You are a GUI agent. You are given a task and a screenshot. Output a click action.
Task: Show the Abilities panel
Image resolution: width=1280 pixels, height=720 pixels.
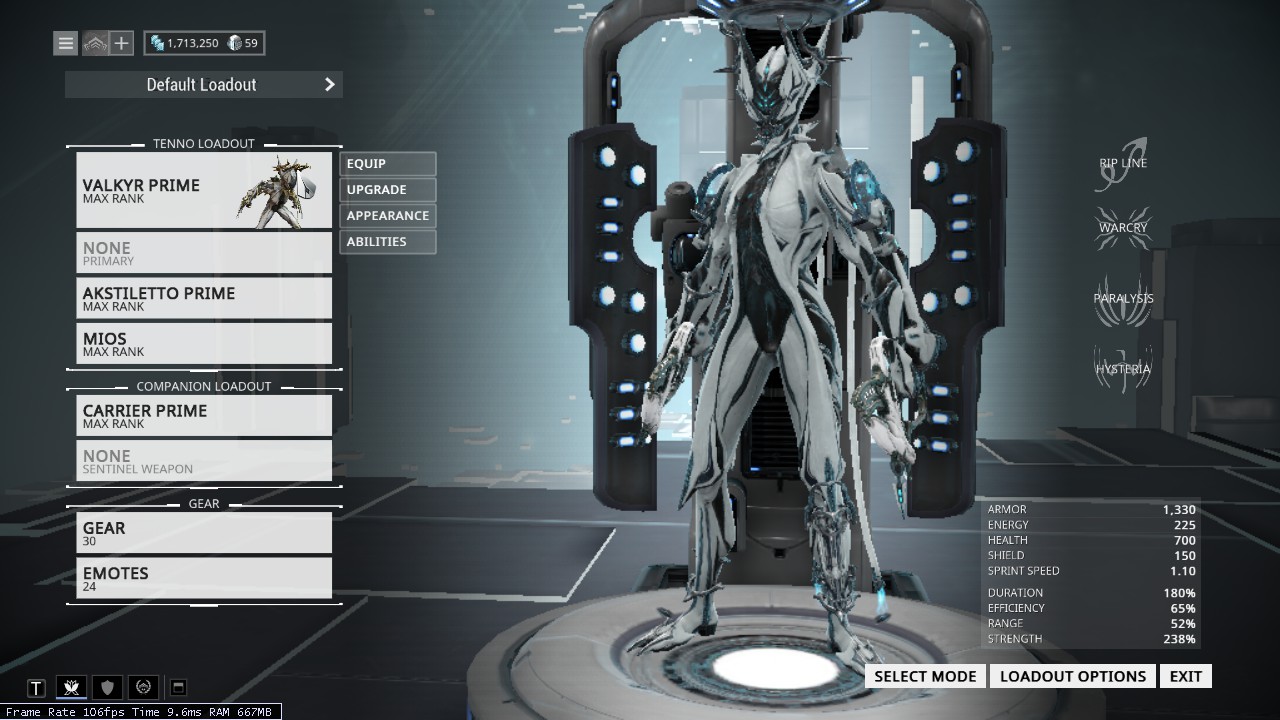pyautogui.click(x=387, y=242)
